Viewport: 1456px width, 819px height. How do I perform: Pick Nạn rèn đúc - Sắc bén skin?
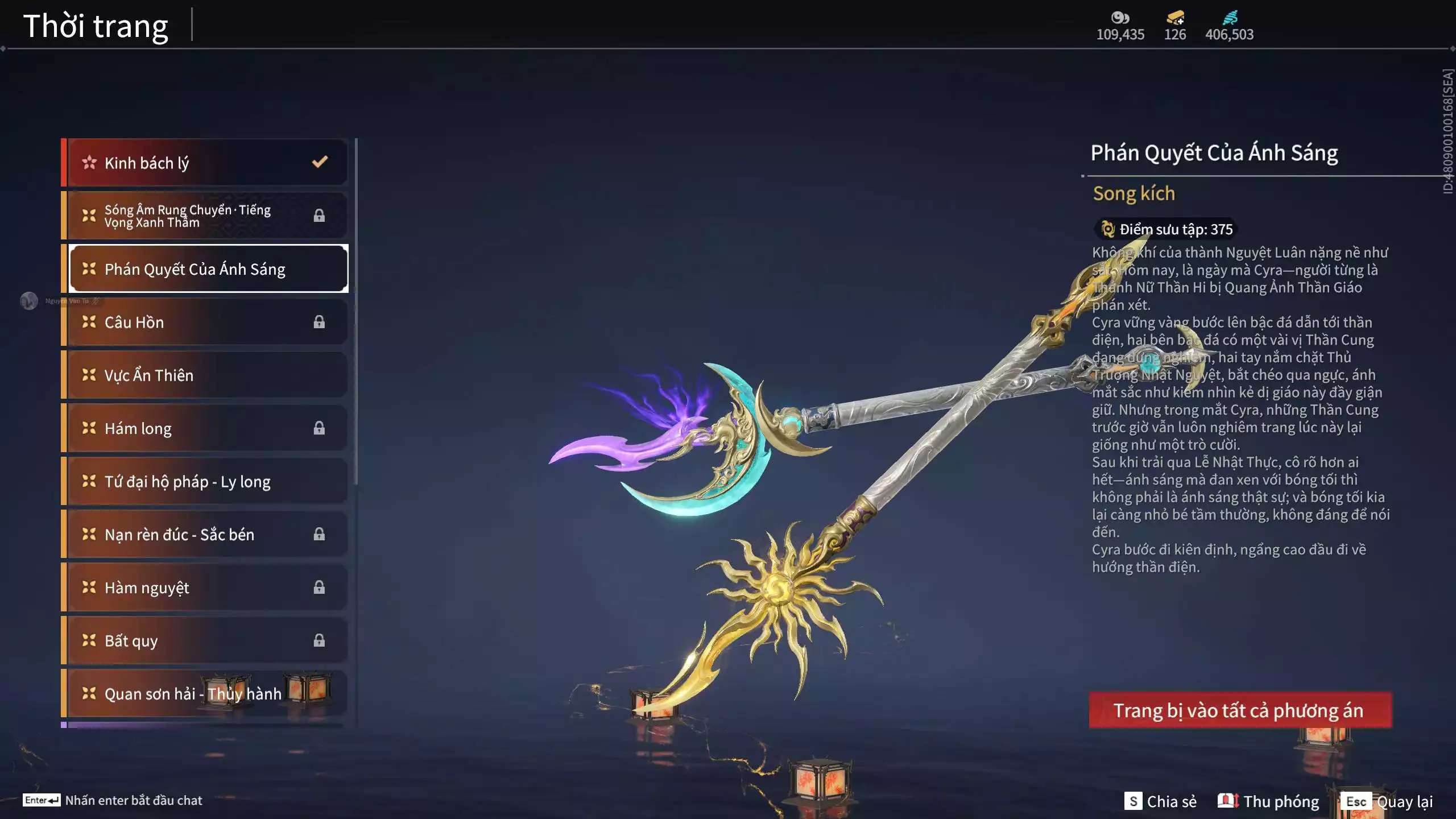pyautogui.click(x=205, y=534)
